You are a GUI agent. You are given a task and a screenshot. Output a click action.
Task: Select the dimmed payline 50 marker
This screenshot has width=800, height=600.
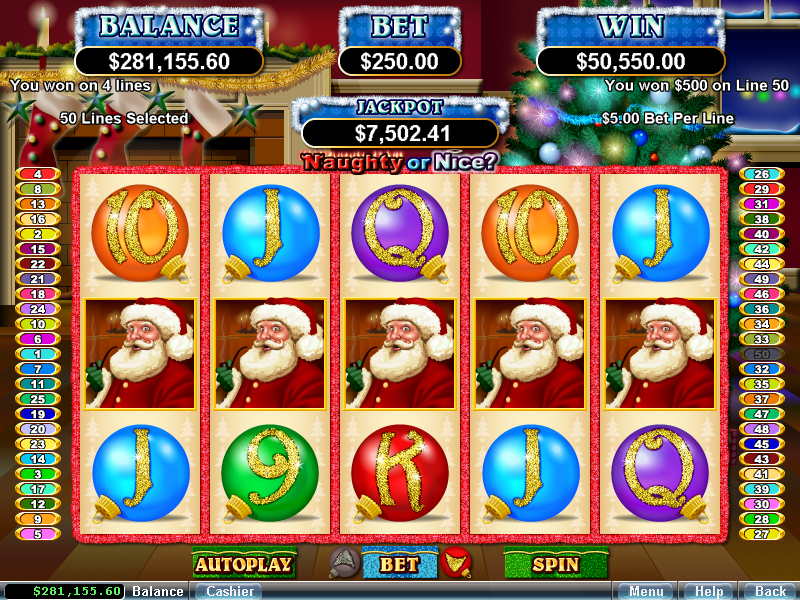(x=761, y=354)
